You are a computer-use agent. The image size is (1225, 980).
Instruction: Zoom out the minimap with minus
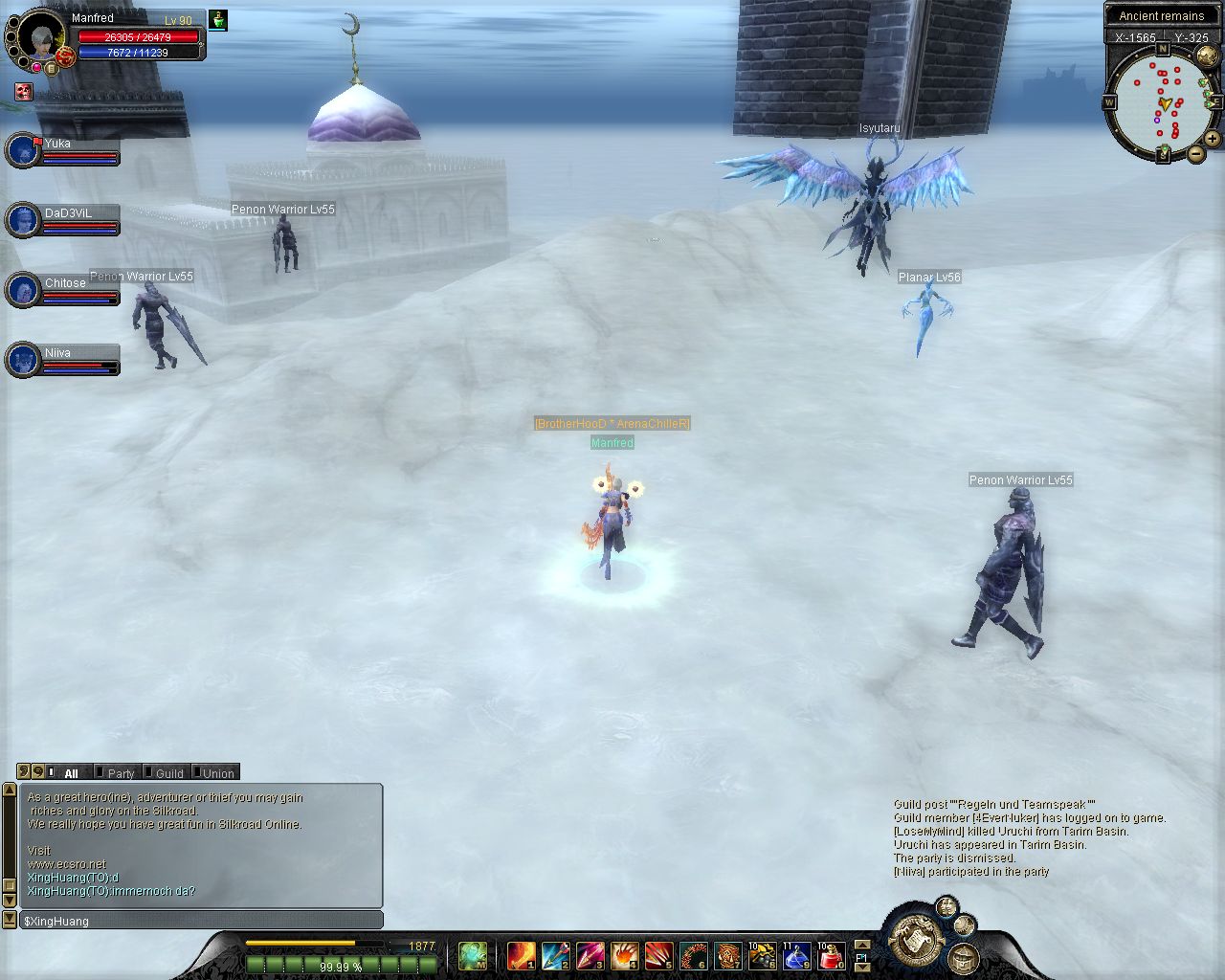1196,153
